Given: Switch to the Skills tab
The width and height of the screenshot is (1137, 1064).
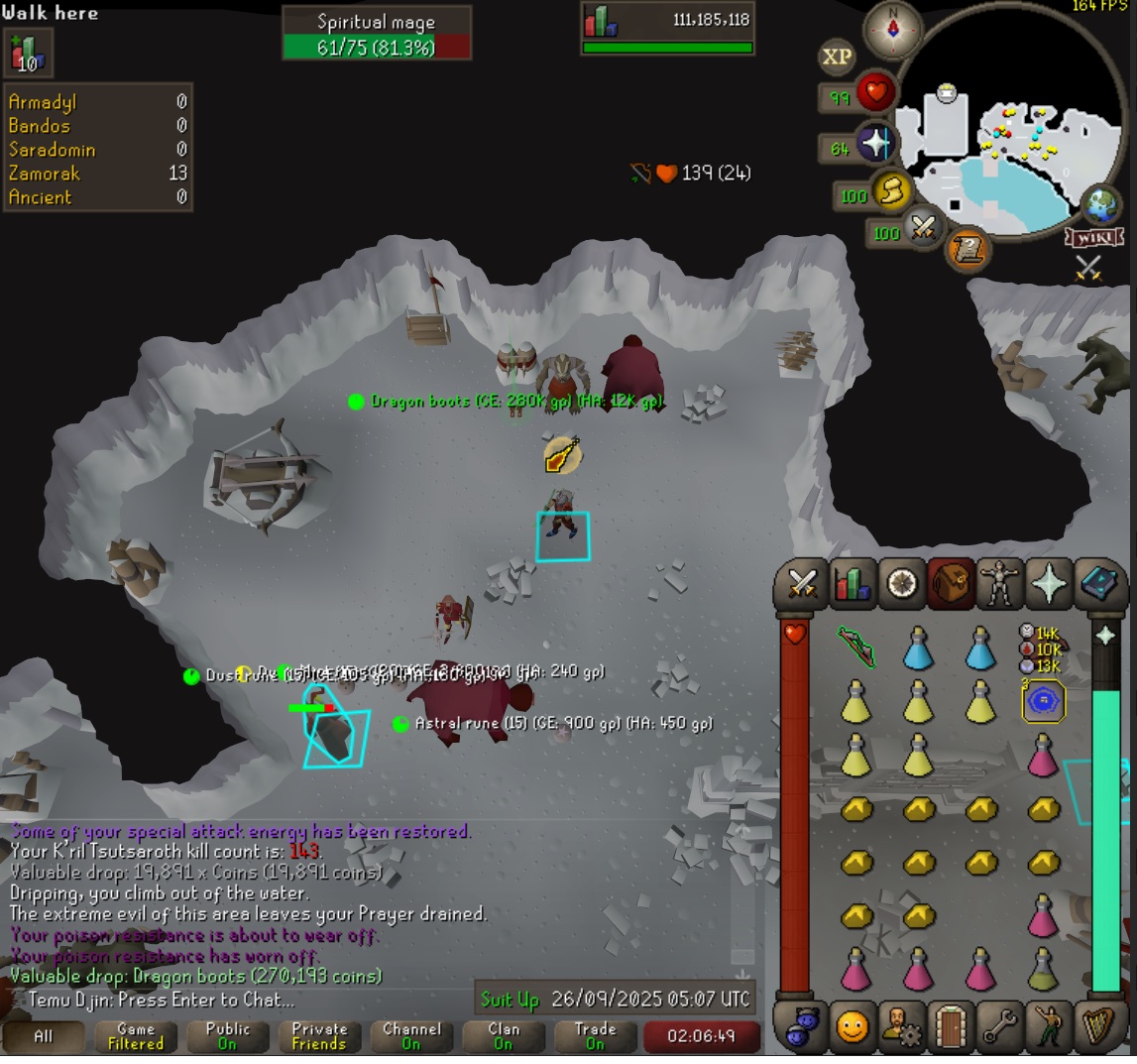Looking at the screenshot, I should point(851,584).
